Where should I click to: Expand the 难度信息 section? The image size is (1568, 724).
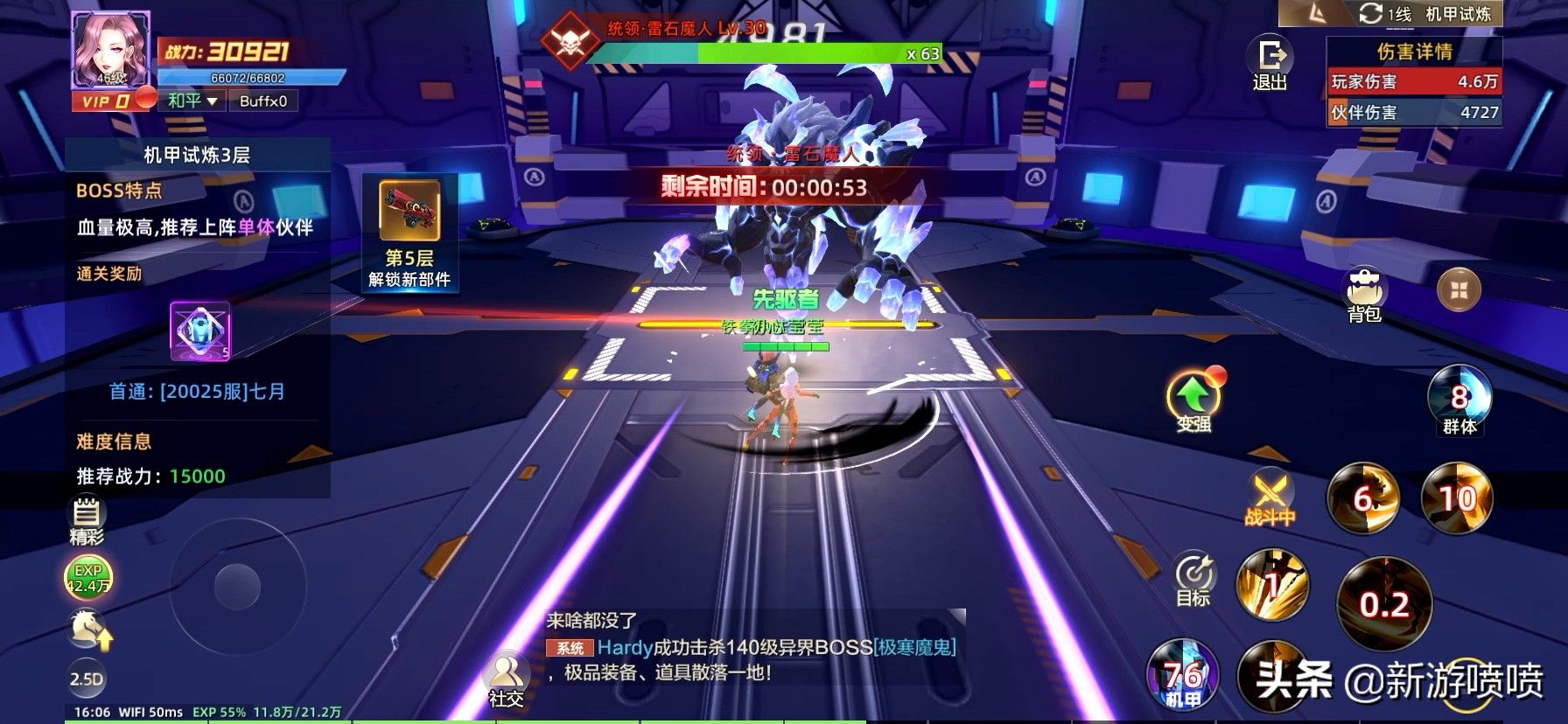[115, 442]
